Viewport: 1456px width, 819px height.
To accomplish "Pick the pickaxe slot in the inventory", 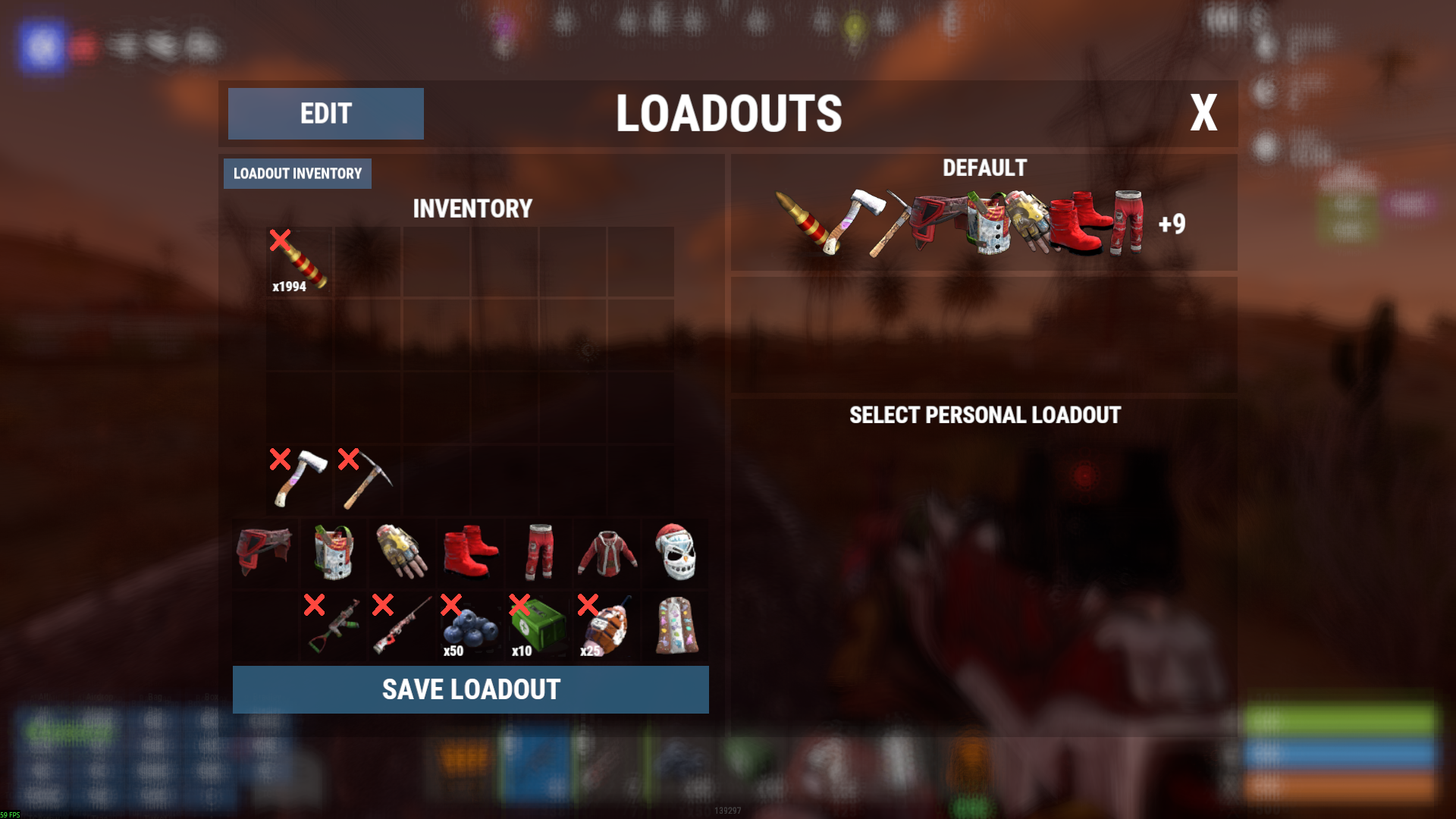I will coord(367,479).
